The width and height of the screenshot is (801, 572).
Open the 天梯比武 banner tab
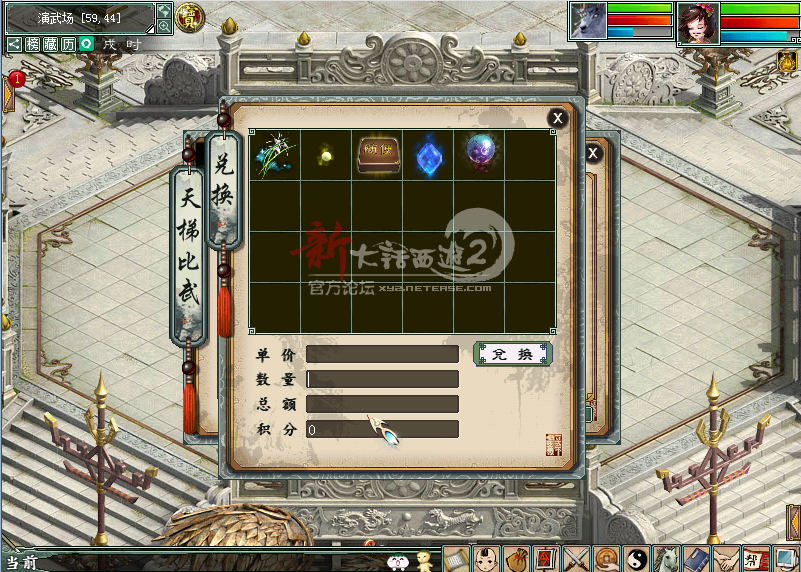click(x=189, y=258)
